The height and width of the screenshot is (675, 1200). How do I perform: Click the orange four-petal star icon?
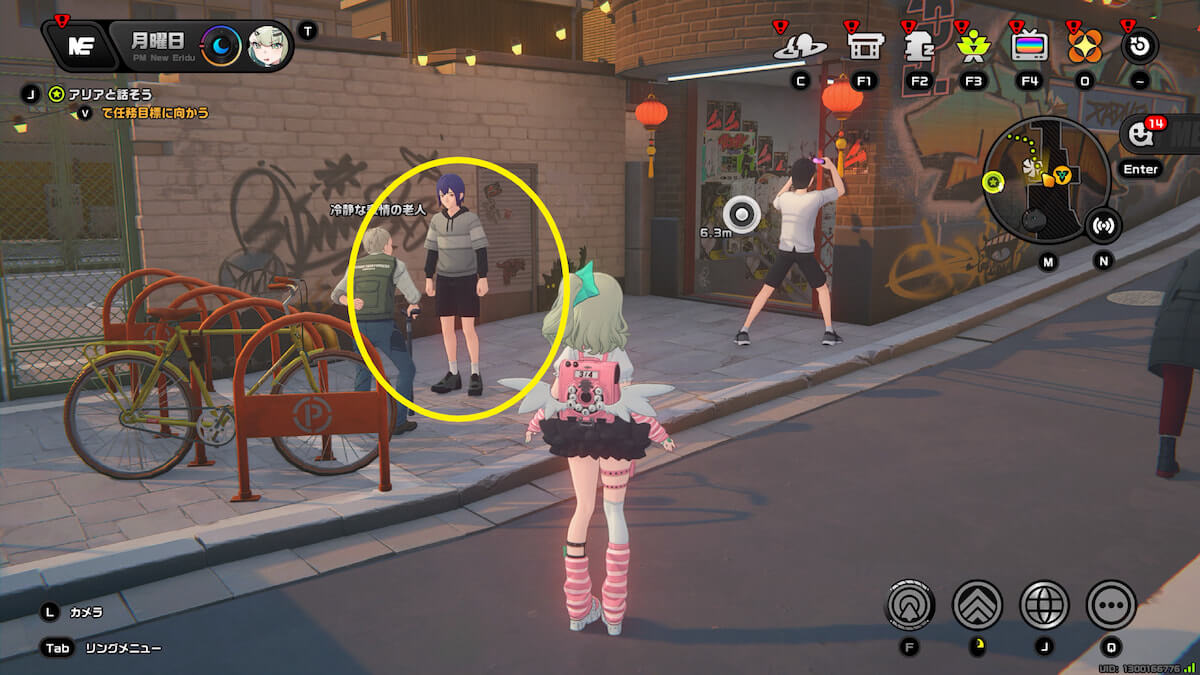[1084, 46]
